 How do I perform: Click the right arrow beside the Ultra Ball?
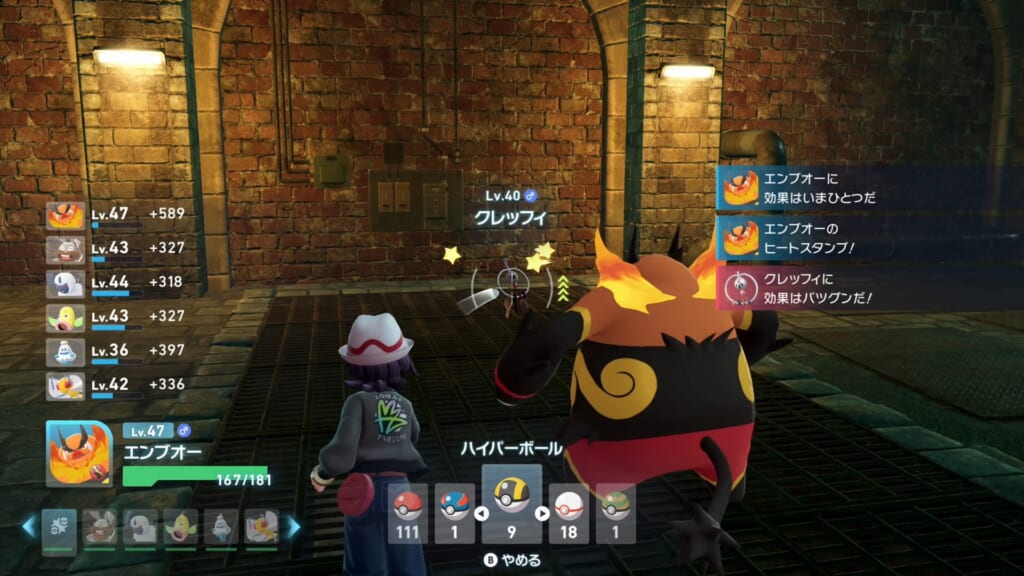coord(543,514)
